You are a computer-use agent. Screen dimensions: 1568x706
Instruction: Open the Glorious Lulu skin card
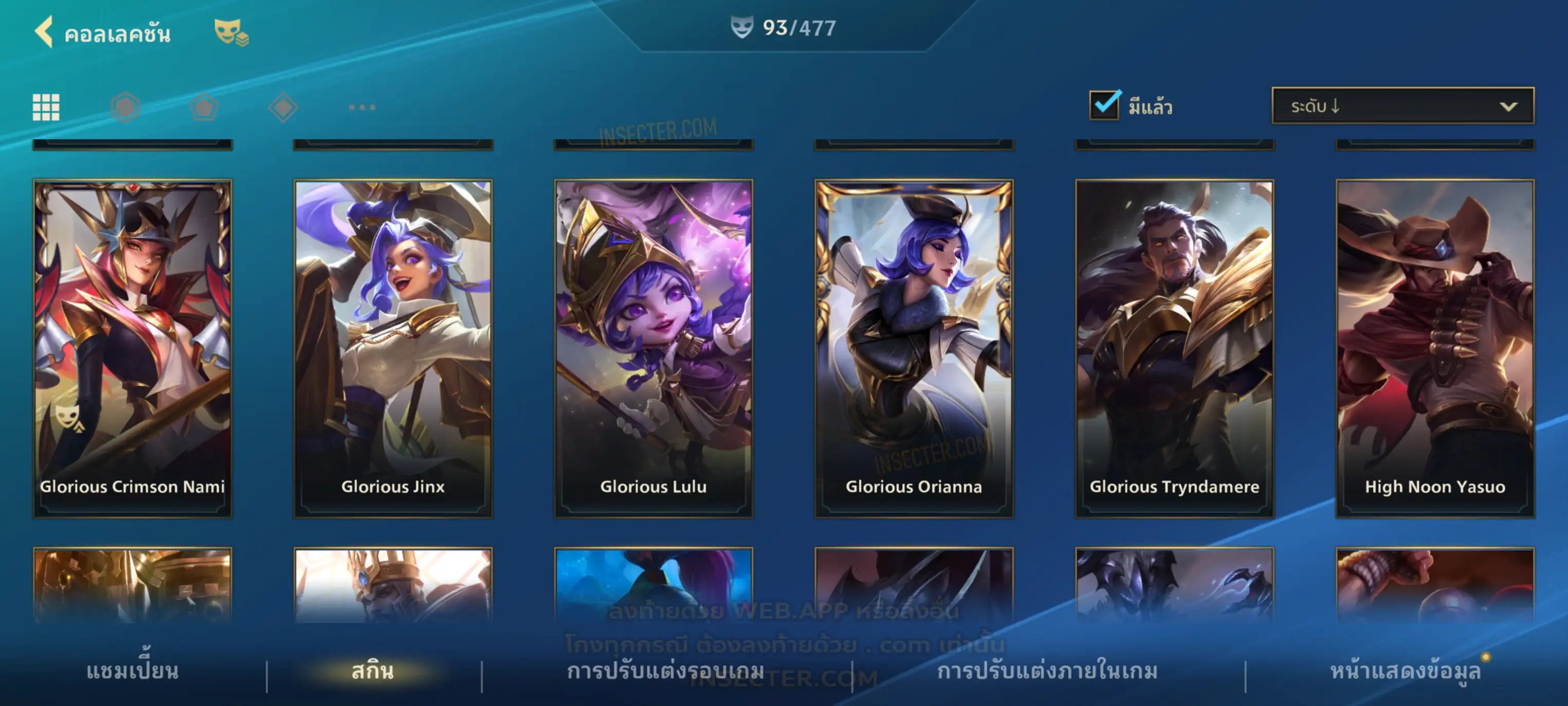tap(653, 348)
